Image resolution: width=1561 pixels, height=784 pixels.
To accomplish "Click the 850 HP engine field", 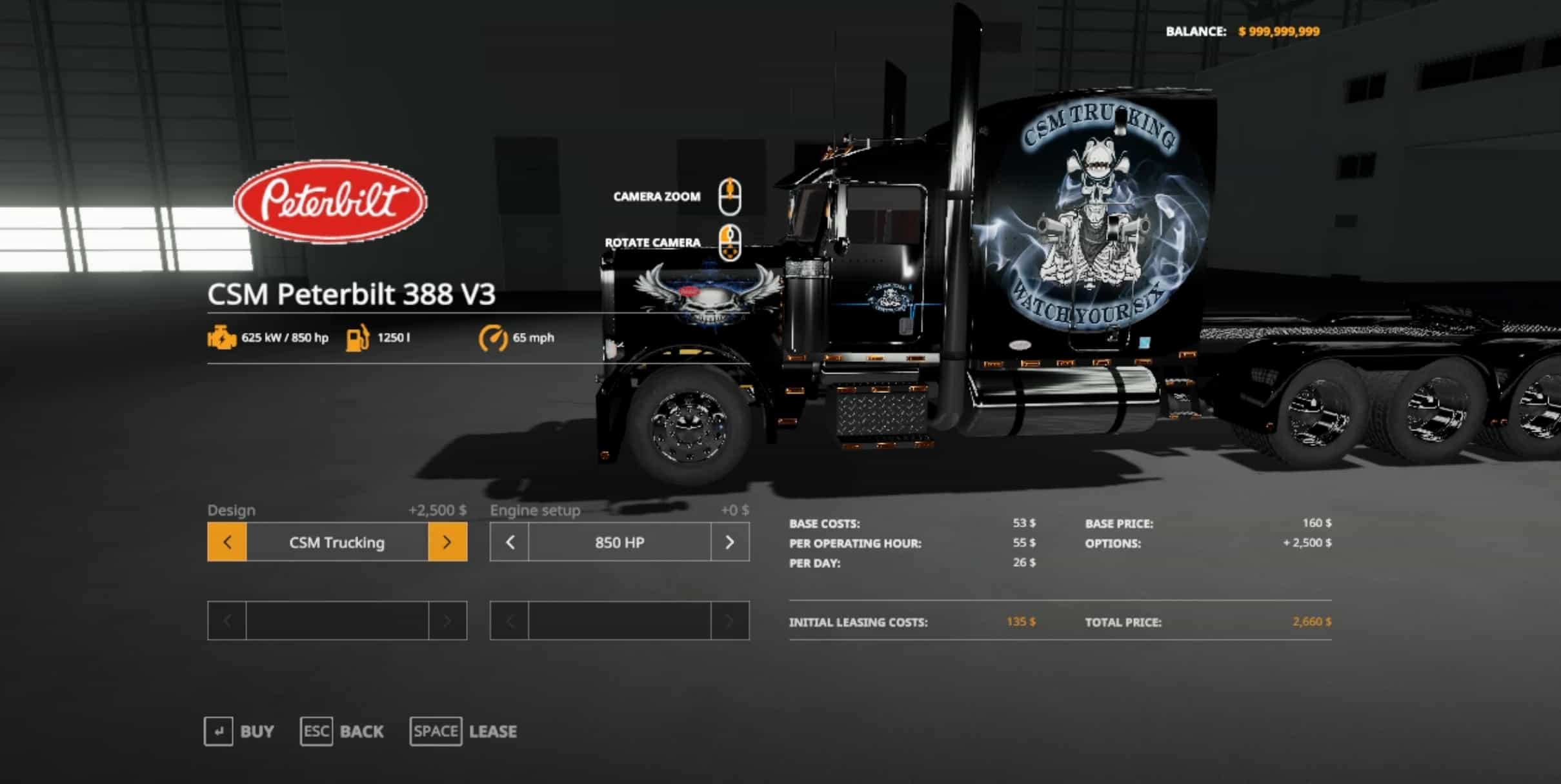I will pos(619,542).
